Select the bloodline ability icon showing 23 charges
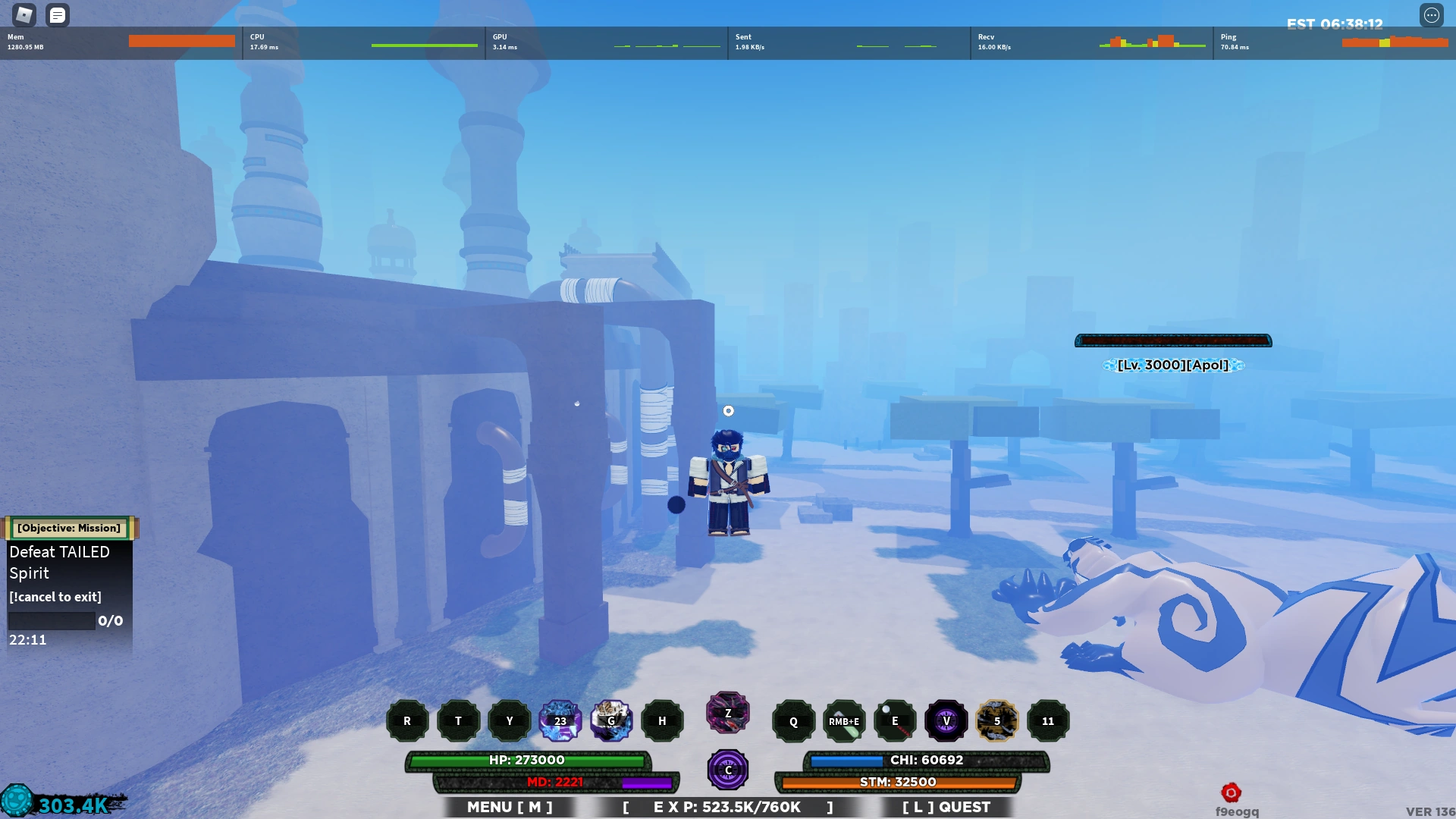This screenshot has width=1456, height=819. click(x=560, y=720)
